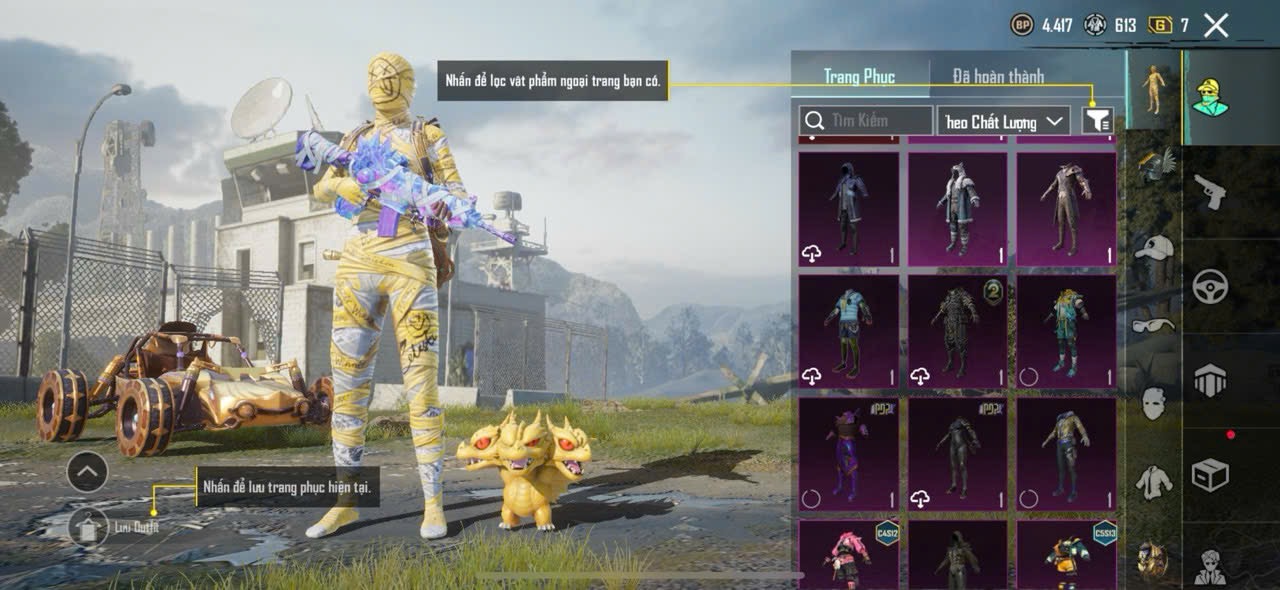The image size is (1280, 590).
Task: Expand the up-arrow circle button
Action: (x=88, y=471)
